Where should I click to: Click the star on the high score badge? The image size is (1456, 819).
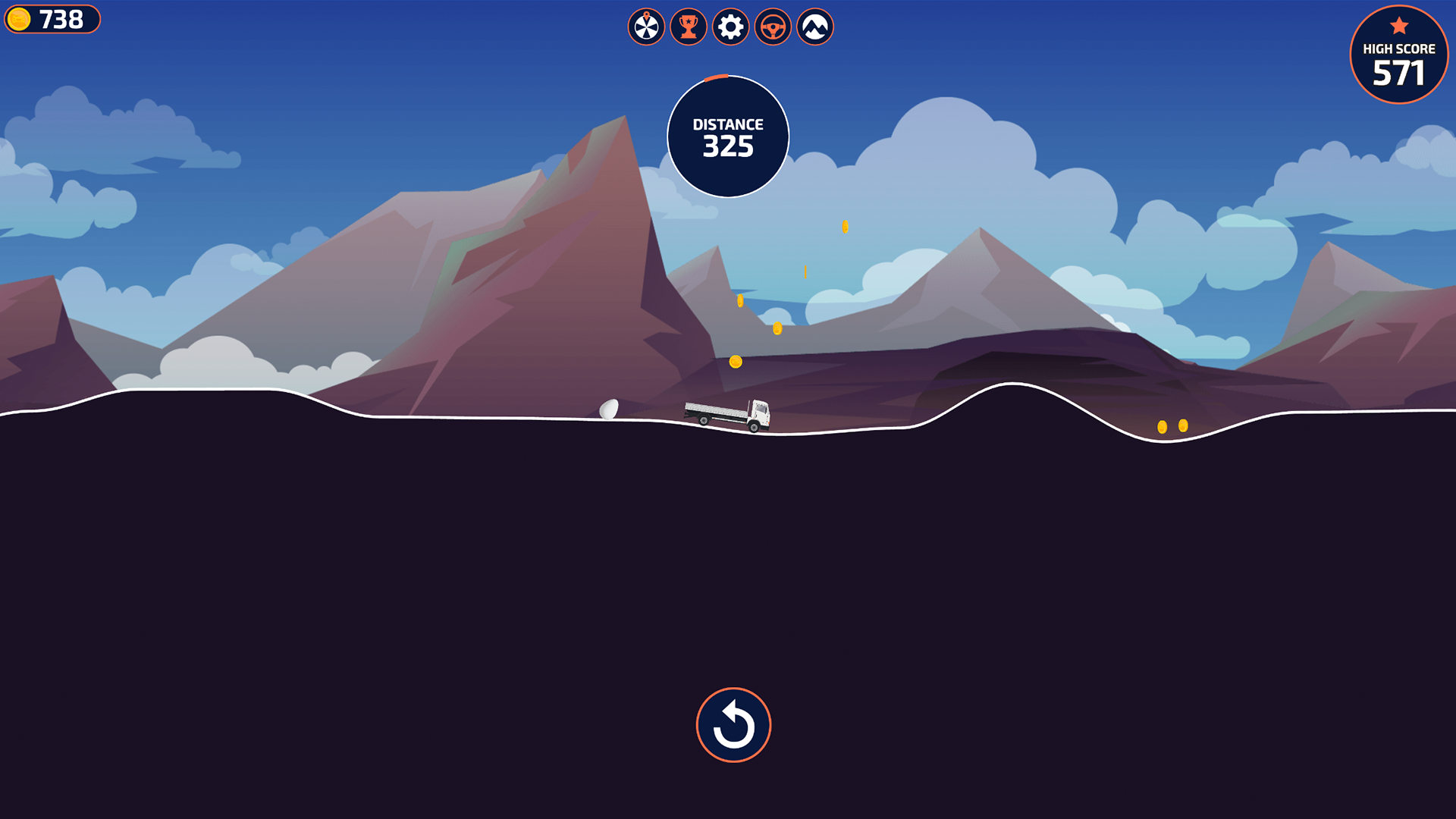(x=1398, y=24)
